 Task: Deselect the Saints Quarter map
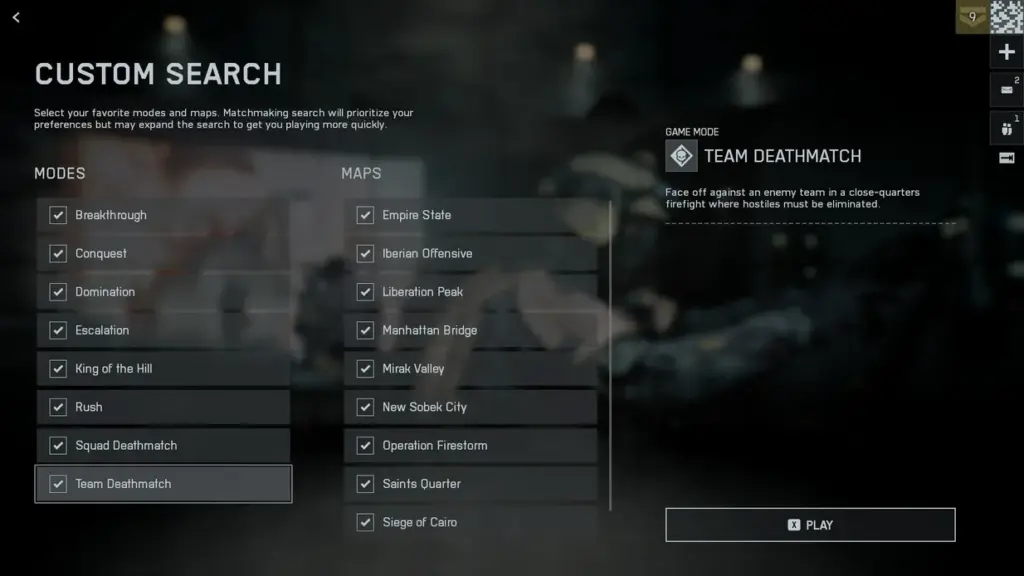pos(365,484)
